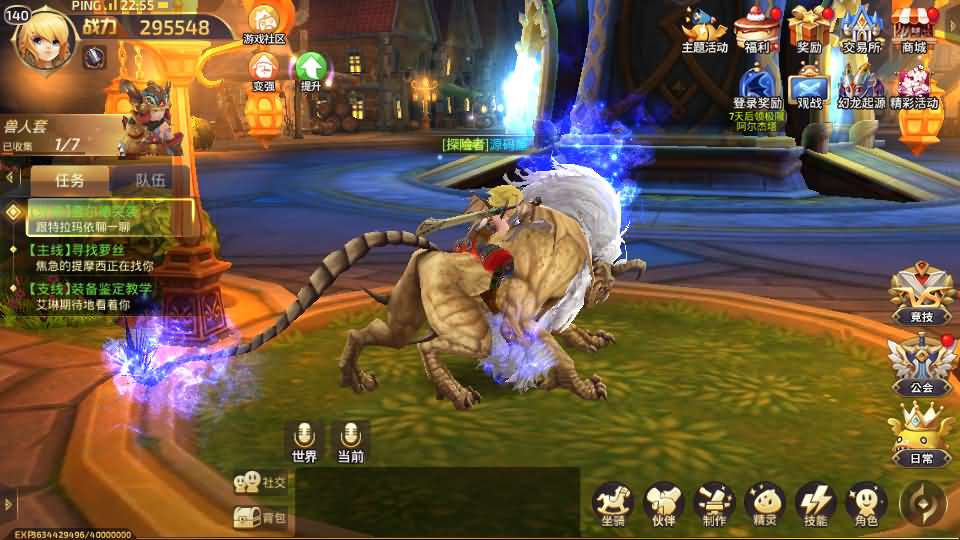Open the 交易所 trading house
This screenshot has width=960, height=540.
pyautogui.click(x=861, y=28)
